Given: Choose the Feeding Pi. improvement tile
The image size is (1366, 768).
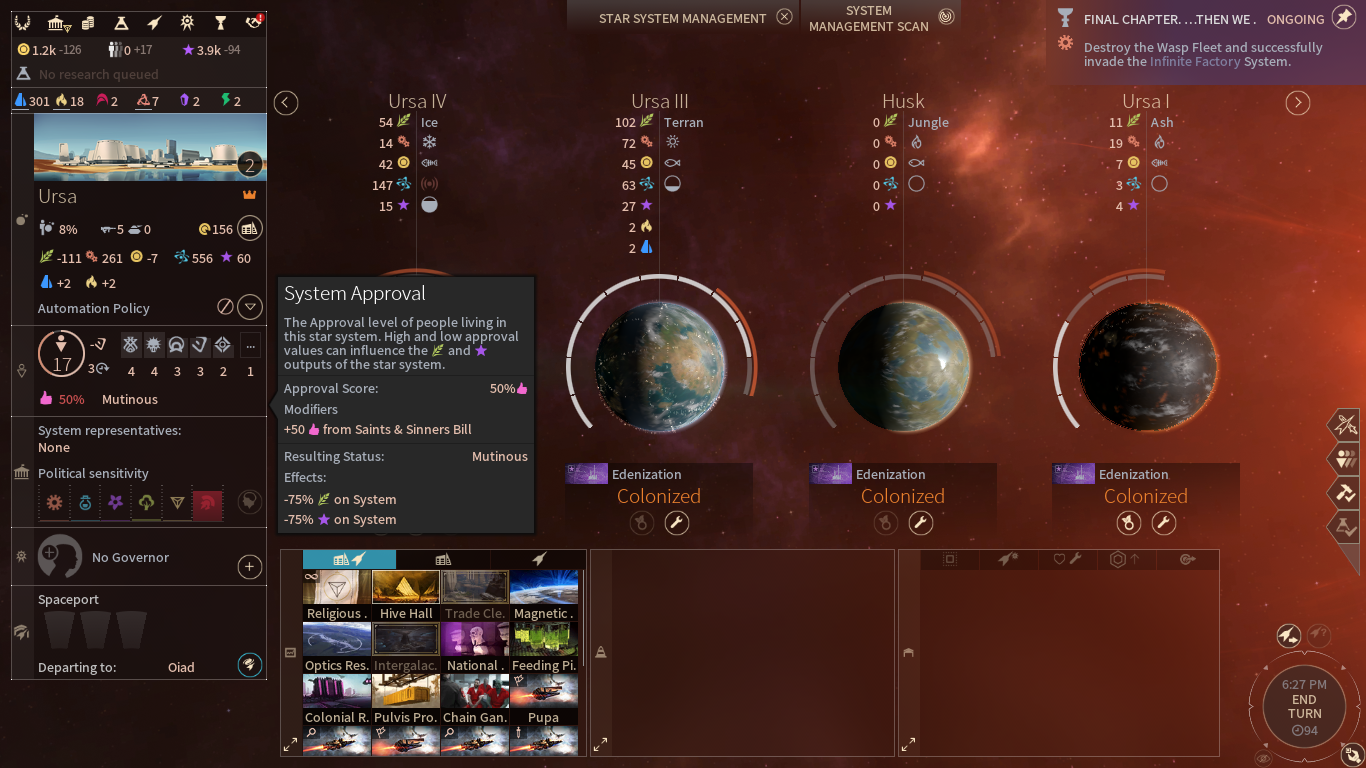Looking at the screenshot, I should (544, 647).
